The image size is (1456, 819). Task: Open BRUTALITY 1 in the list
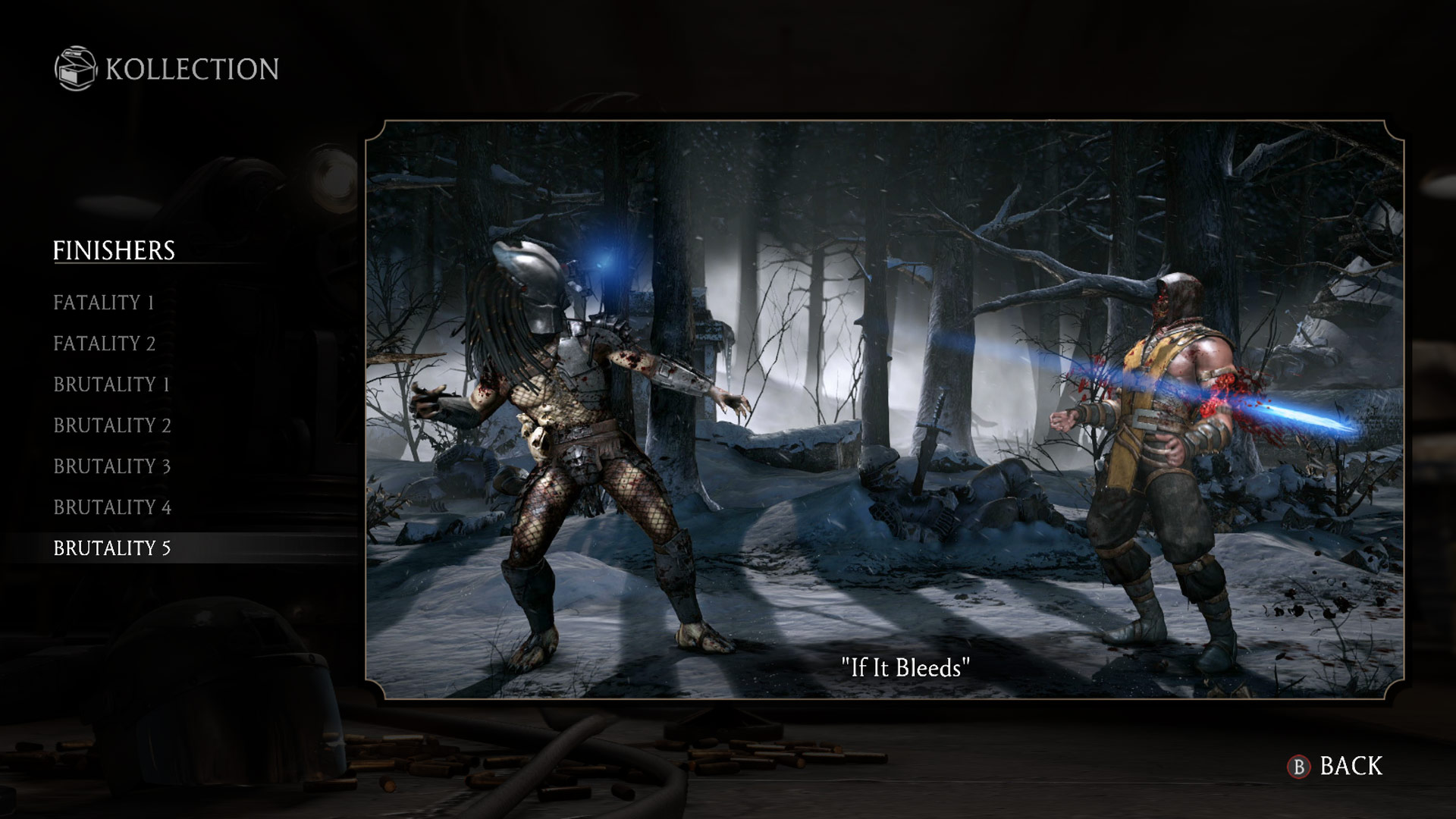[111, 384]
